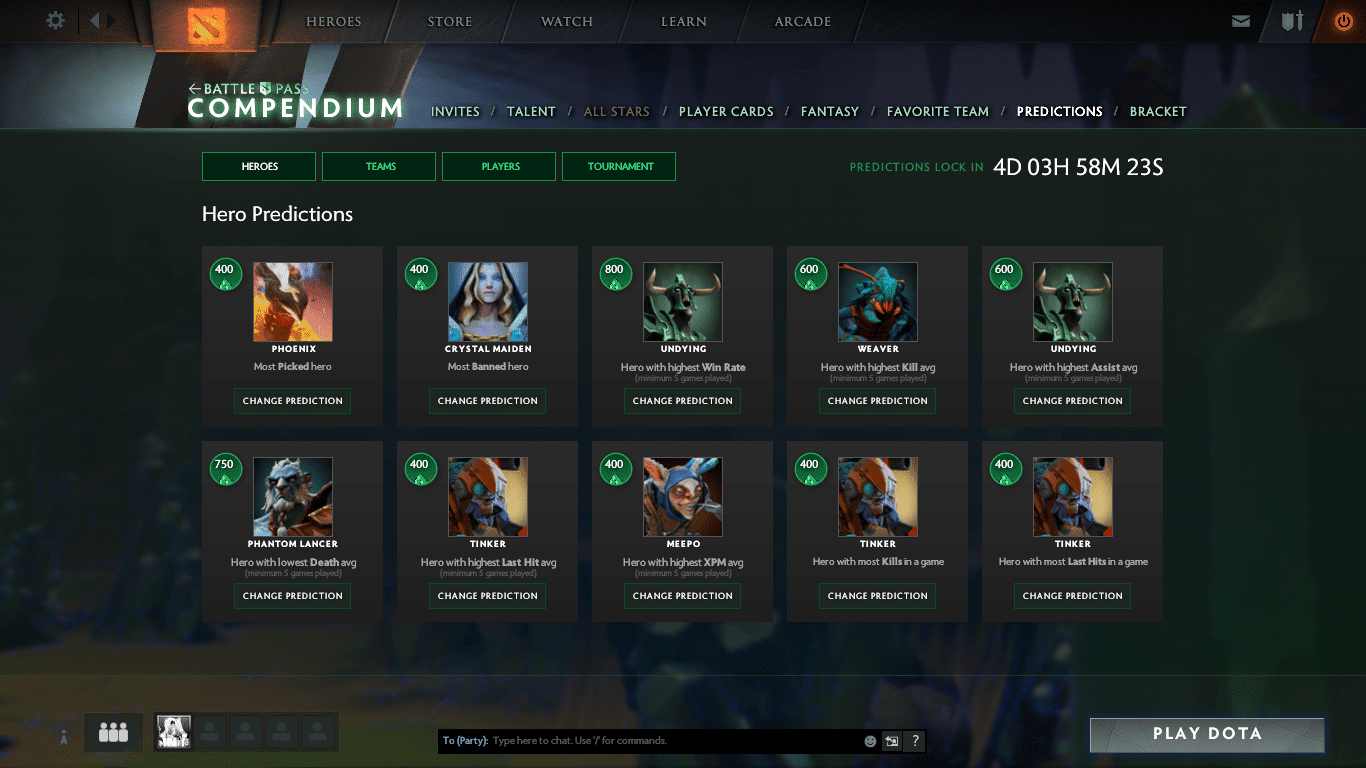Open the Watch section
The height and width of the screenshot is (768, 1366).
click(567, 22)
